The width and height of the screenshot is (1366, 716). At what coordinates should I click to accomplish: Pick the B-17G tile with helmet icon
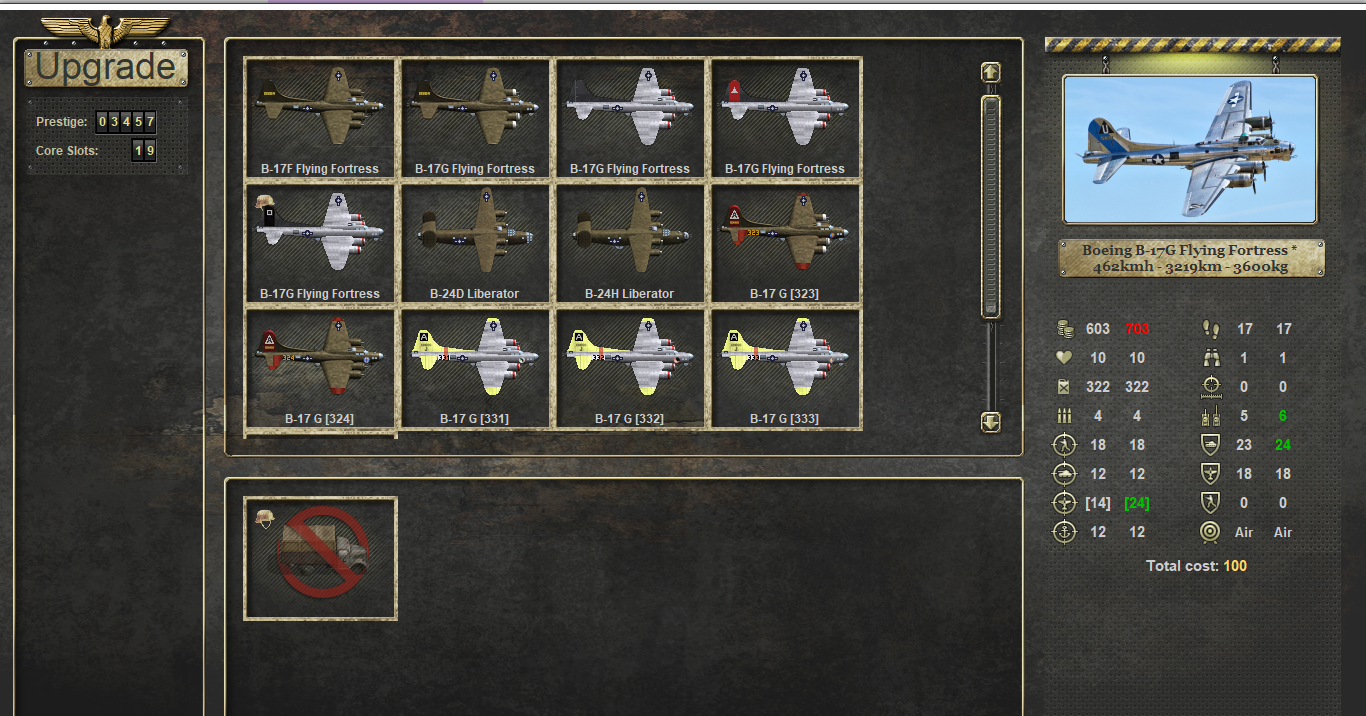click(320, 242)
